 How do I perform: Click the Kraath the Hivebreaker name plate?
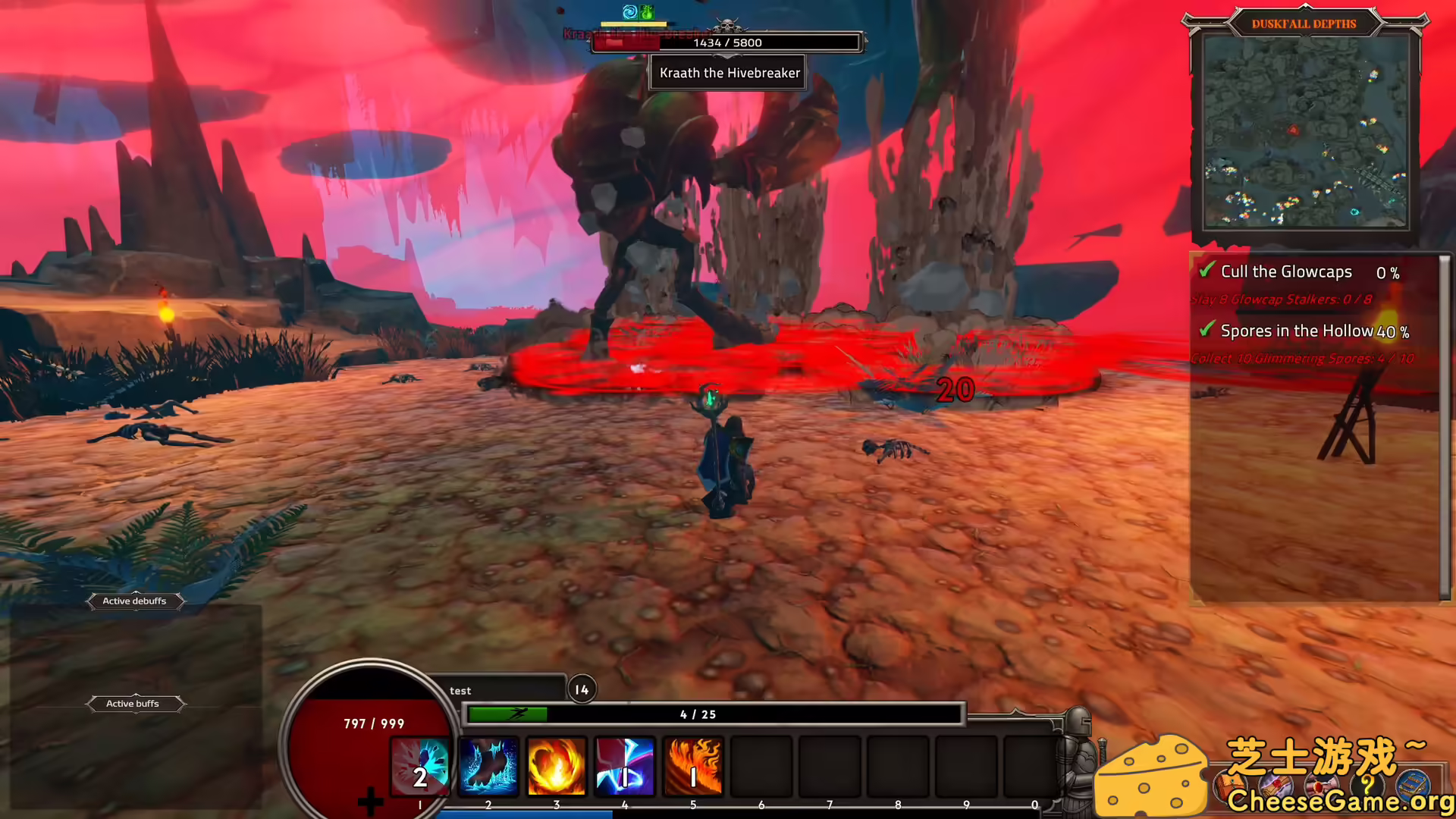point(729,73)
